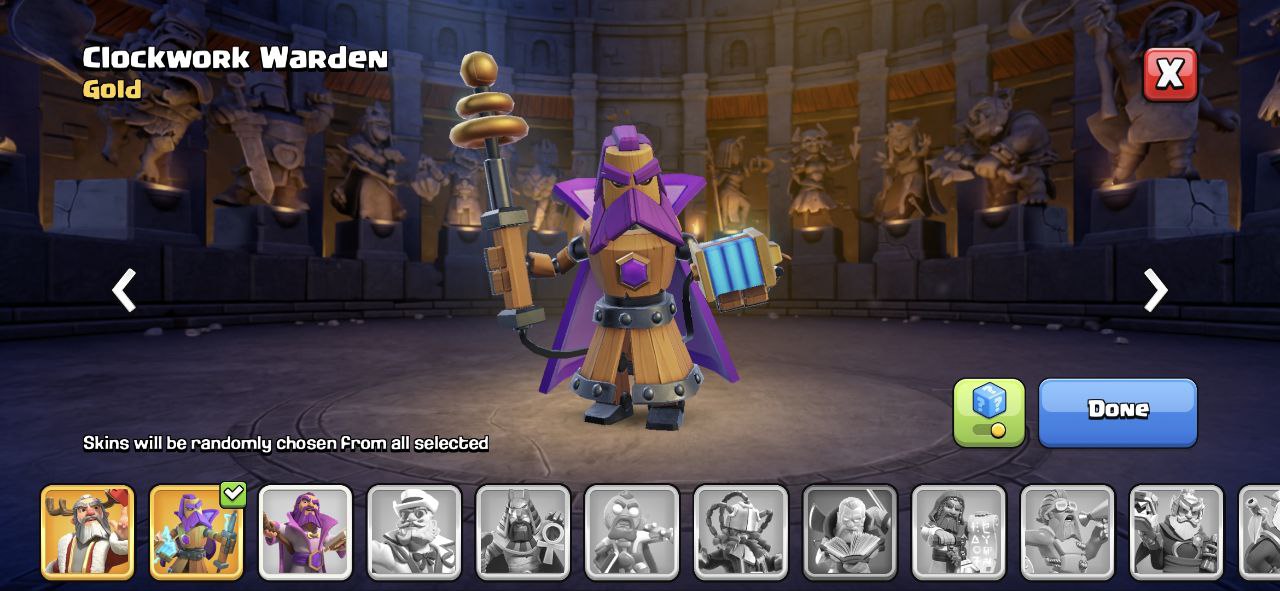1280x591 pixels.
Task: Select the reindeer-antler Santa Warden skin
Action: [87, 532]
